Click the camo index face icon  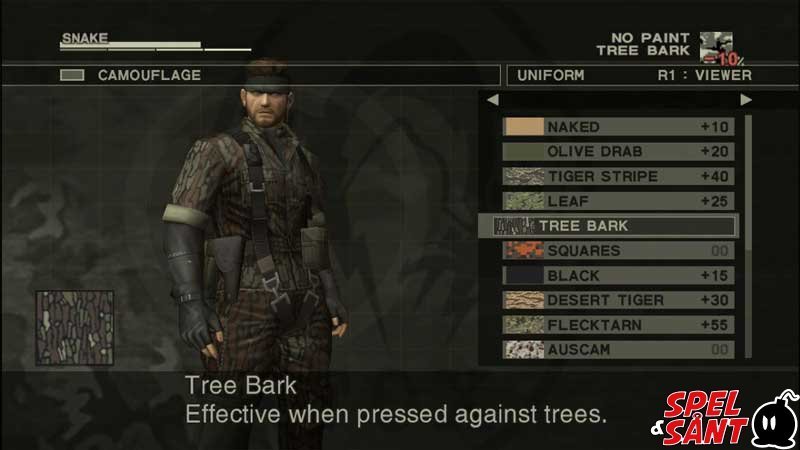click(716, 45)
